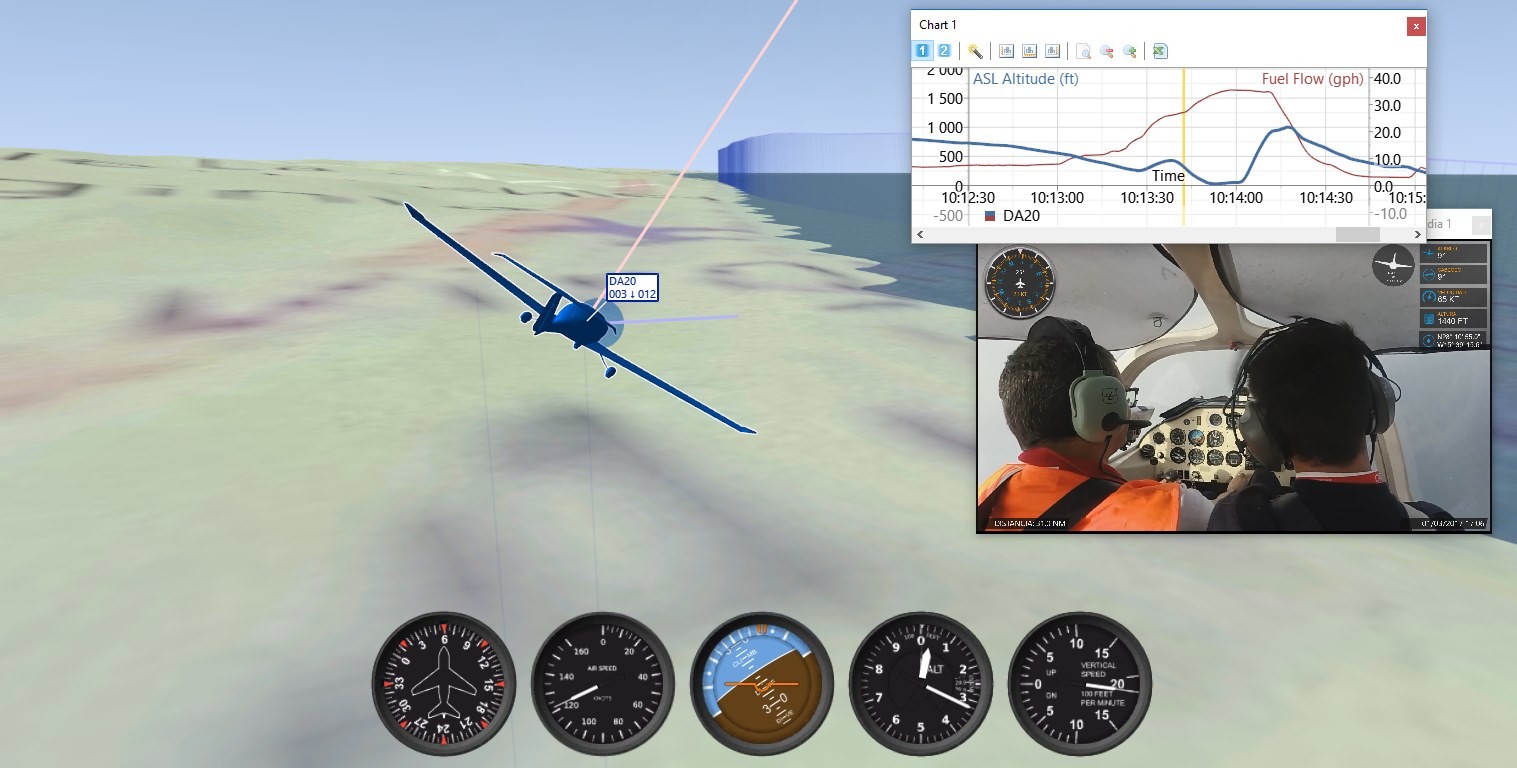
Task: Toggle the DA20 series in the chart legend
Action: pos(1014,215)
